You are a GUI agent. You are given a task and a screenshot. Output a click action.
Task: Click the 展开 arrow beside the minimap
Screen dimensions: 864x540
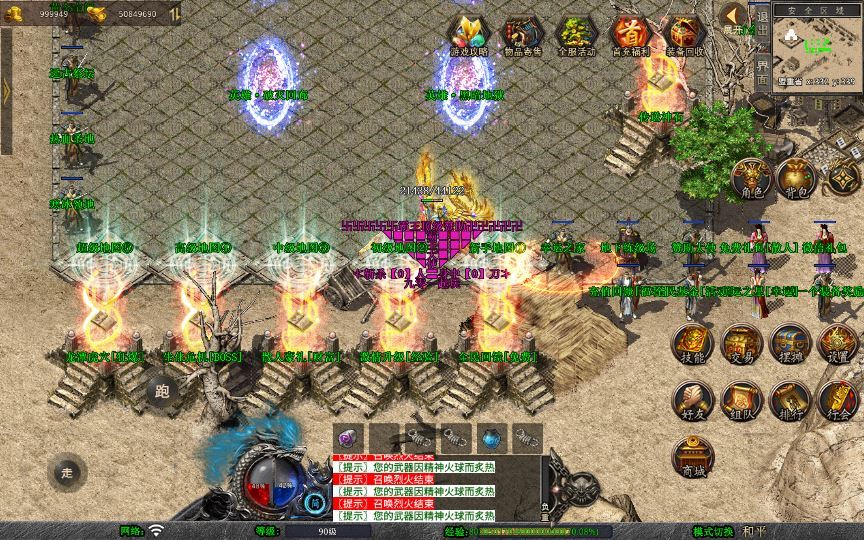(x=735, y=16)
